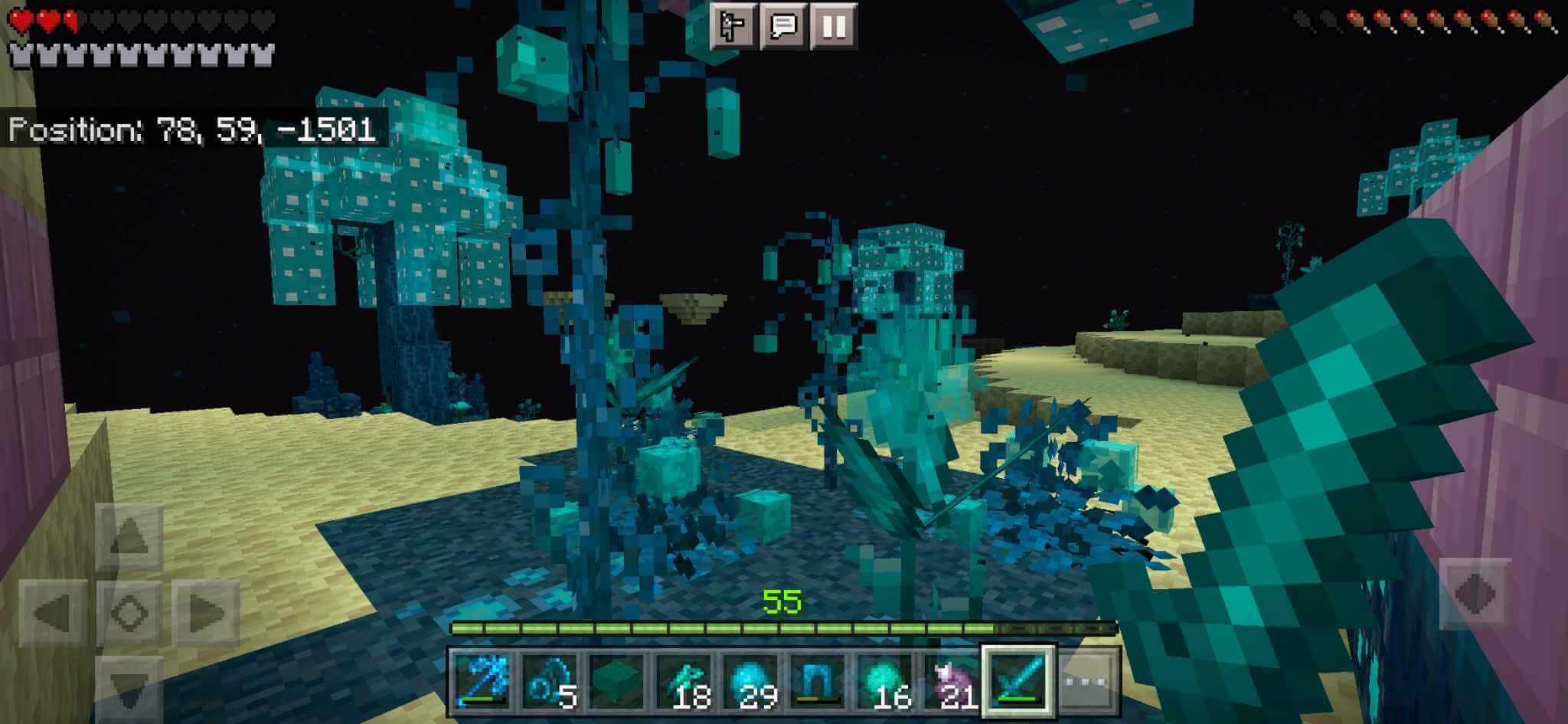Tap the move left arrow

coord(54,613)
